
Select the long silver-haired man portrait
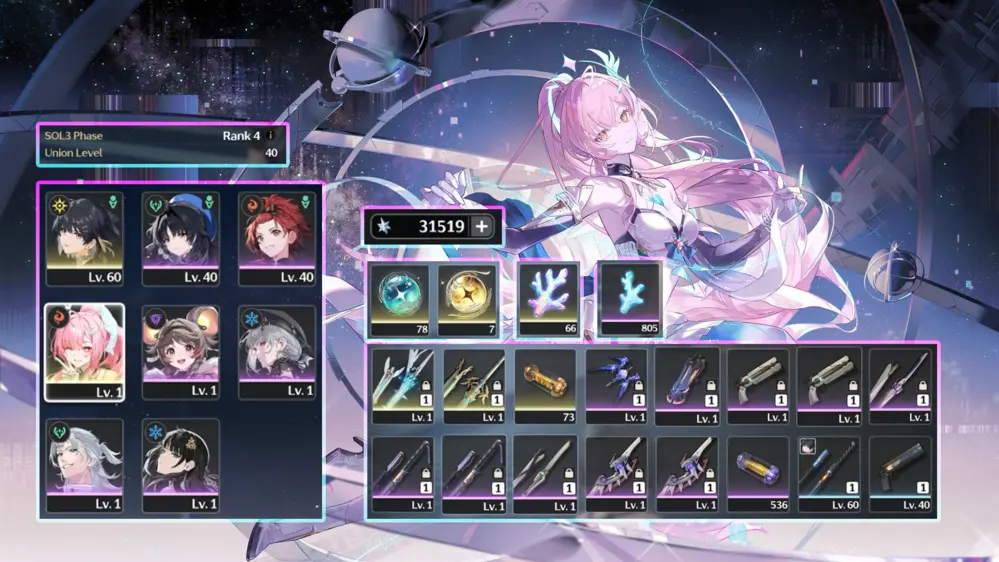[x=84, y=465]
